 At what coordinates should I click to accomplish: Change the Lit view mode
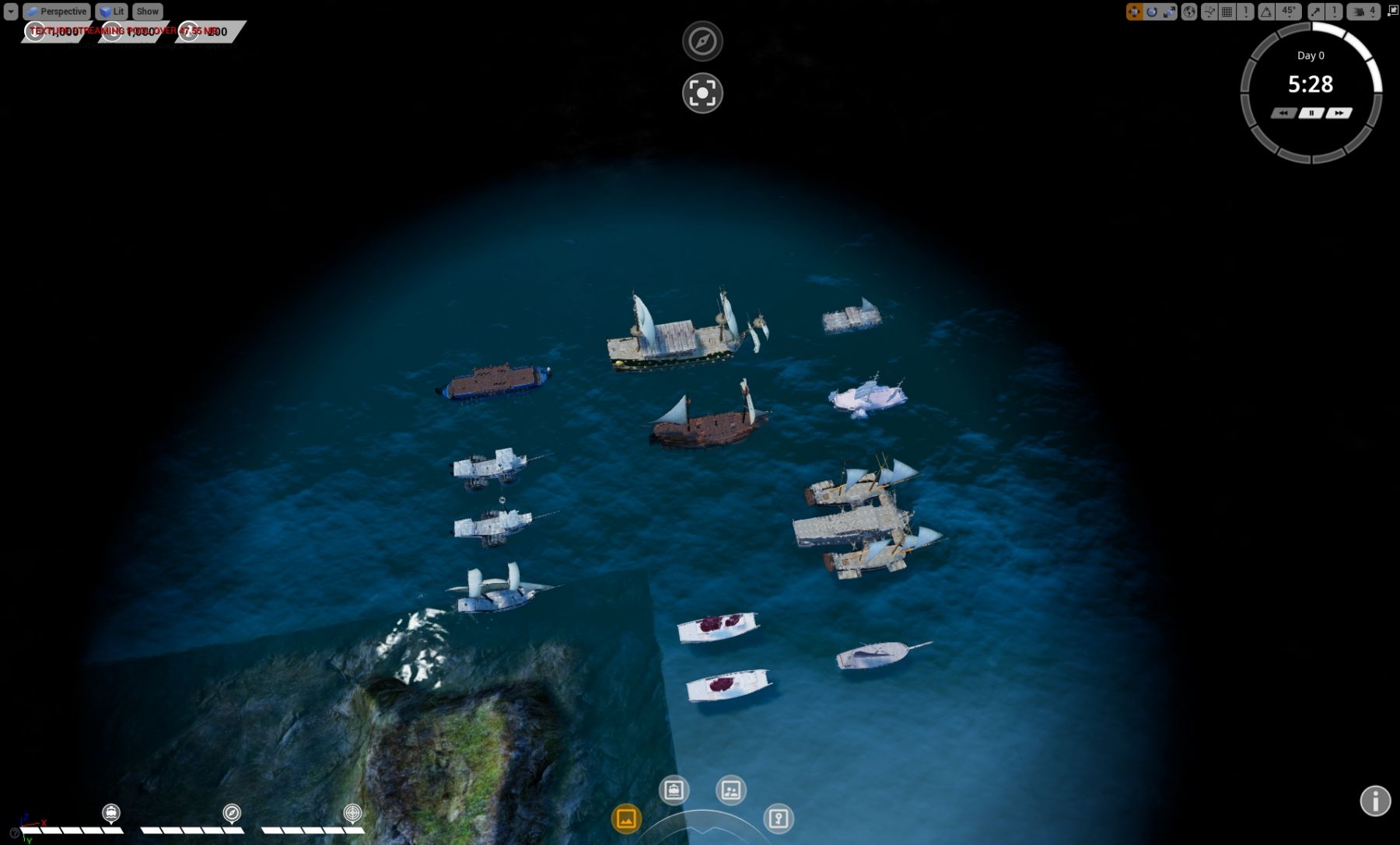click(111, 12)
